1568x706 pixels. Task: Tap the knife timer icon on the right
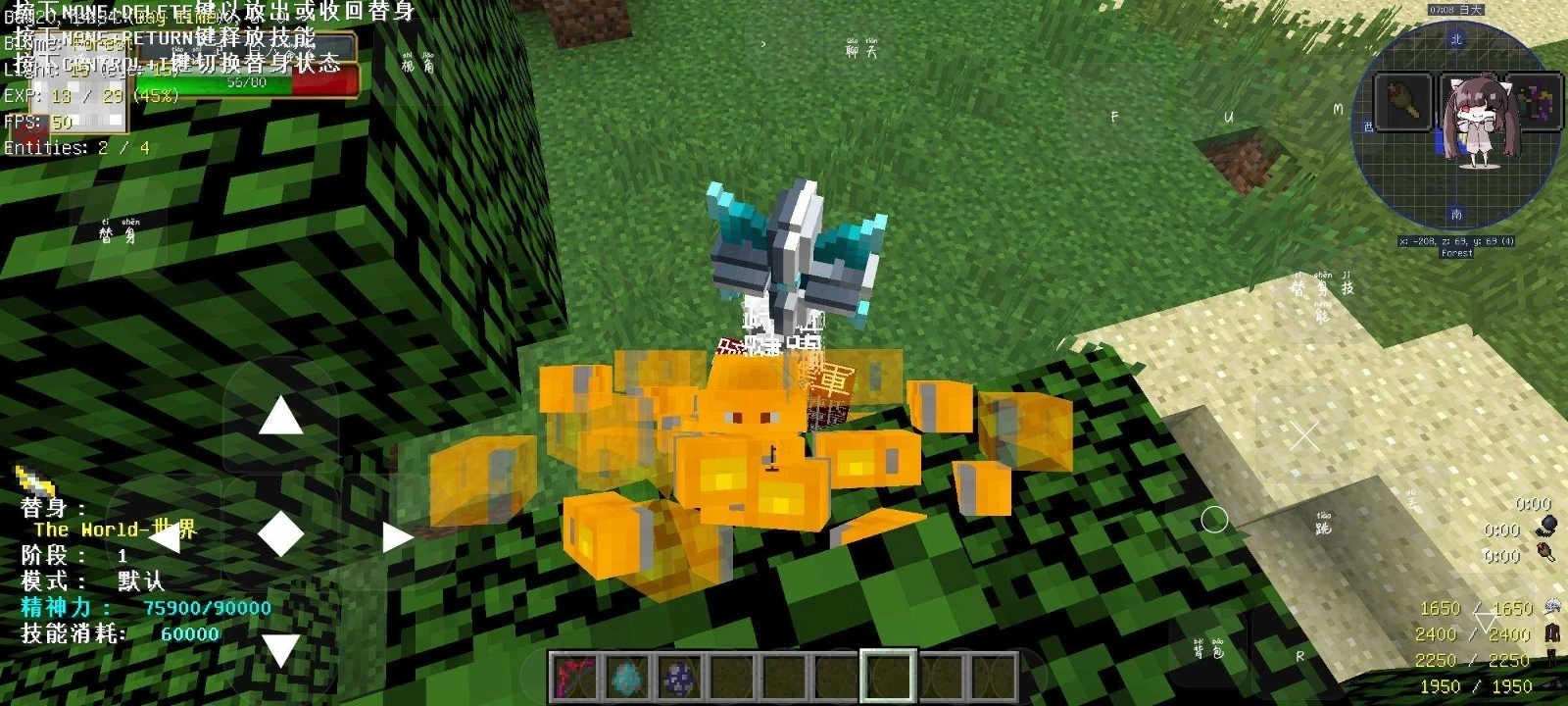[x=1544, y=551]
